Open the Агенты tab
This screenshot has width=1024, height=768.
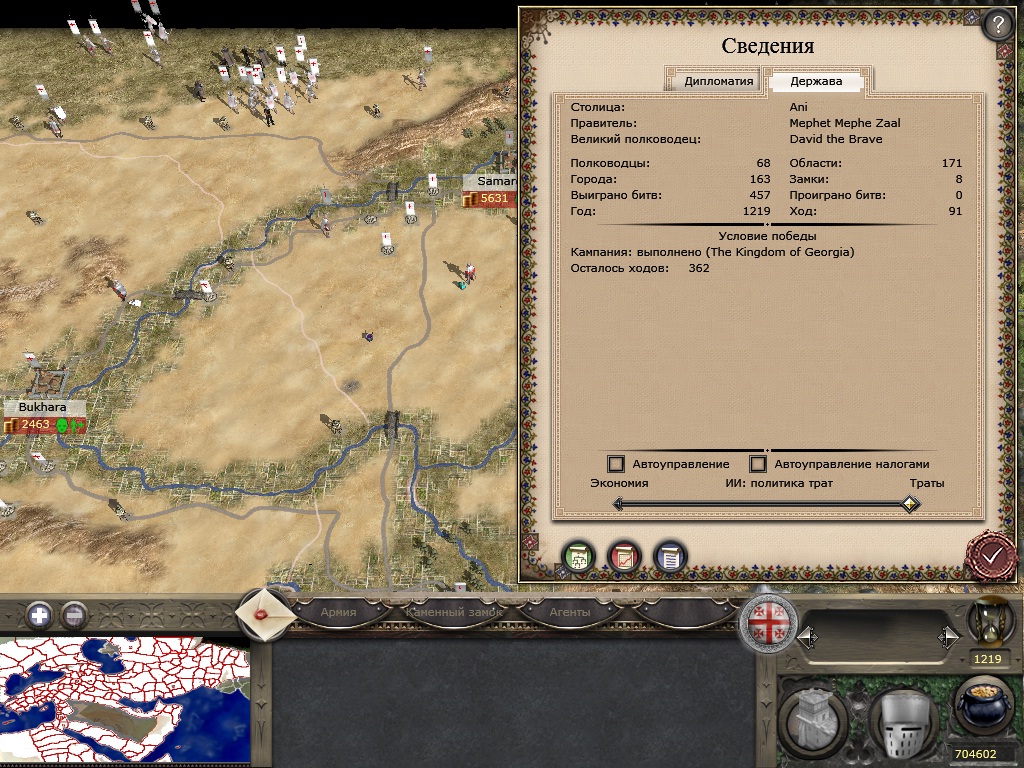(570, 612)
